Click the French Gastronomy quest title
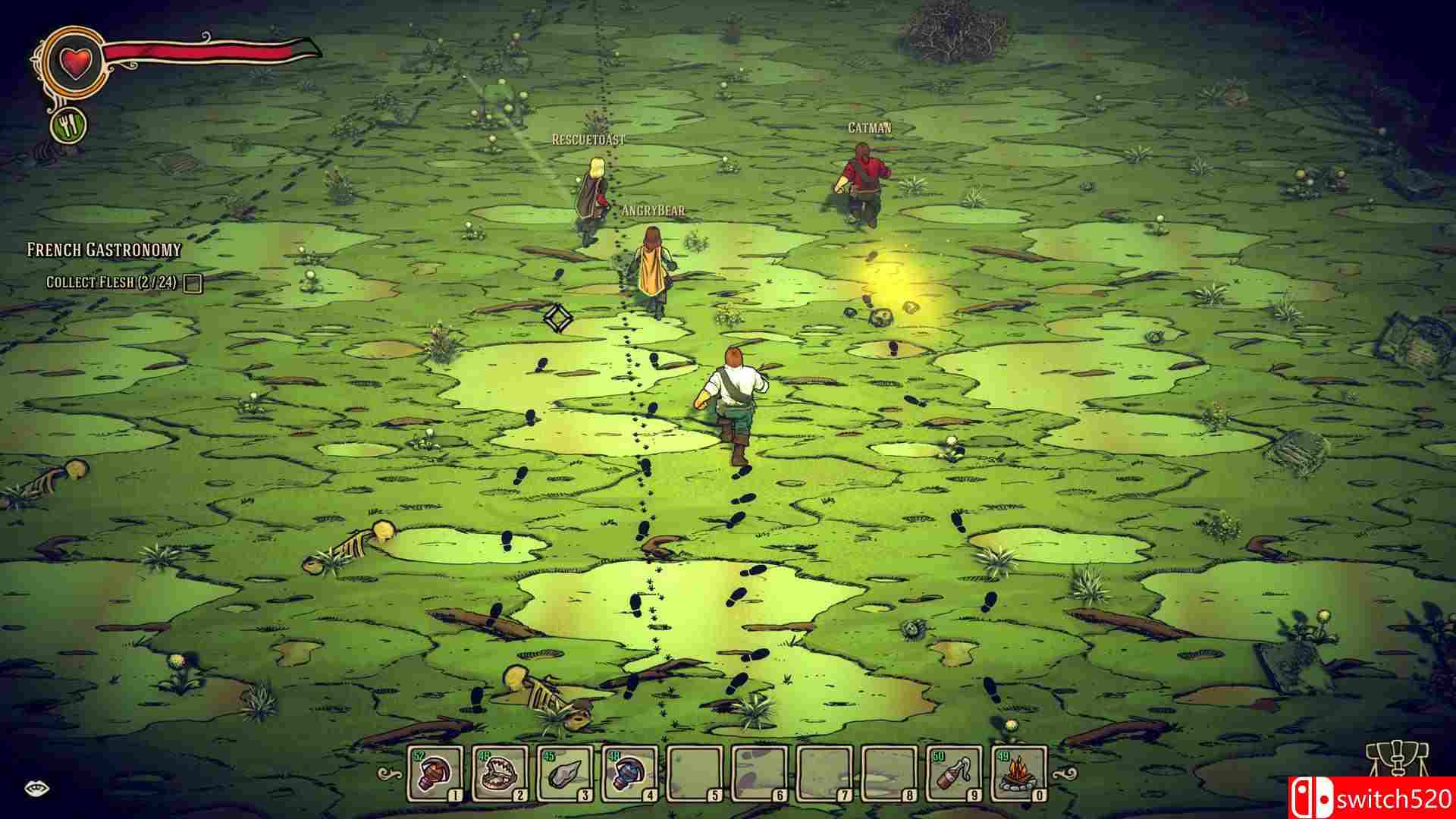Image resolution: width=1456 pixels, height=819 pixels. [x=104, y=249]
